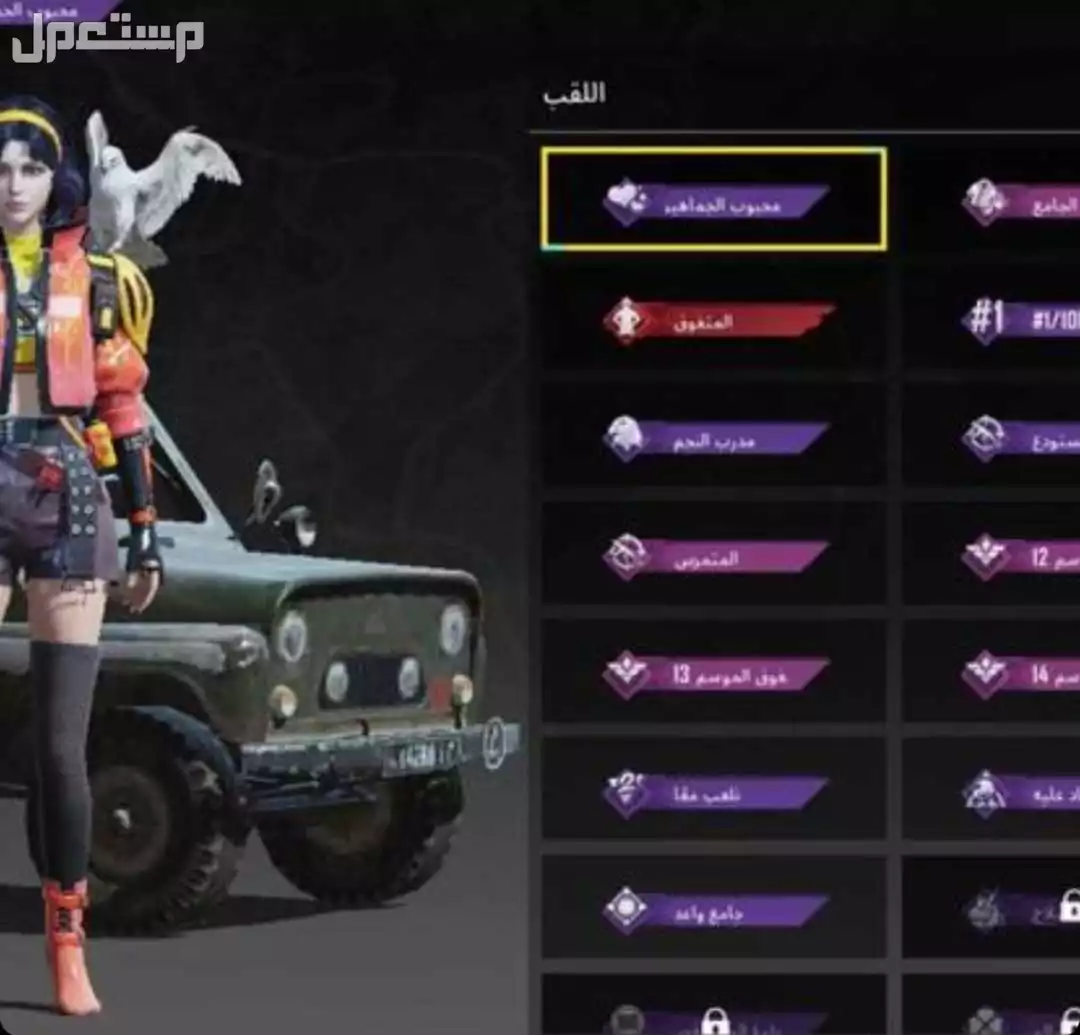Select the 'نلعب معًا' title
The image size is (1080, 1035).
click(x=714, y=793)
